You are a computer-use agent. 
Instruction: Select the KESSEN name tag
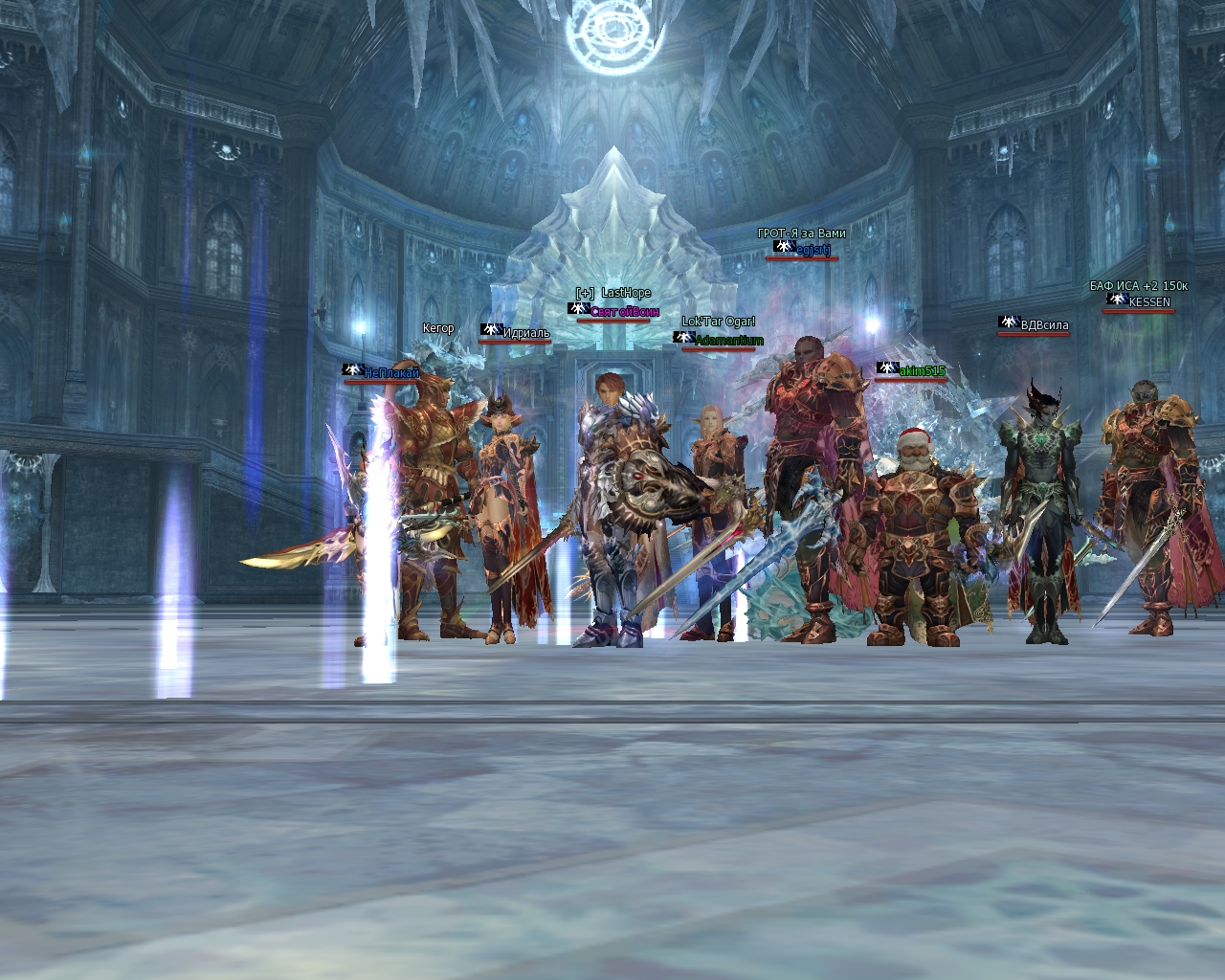point(1148,302)
